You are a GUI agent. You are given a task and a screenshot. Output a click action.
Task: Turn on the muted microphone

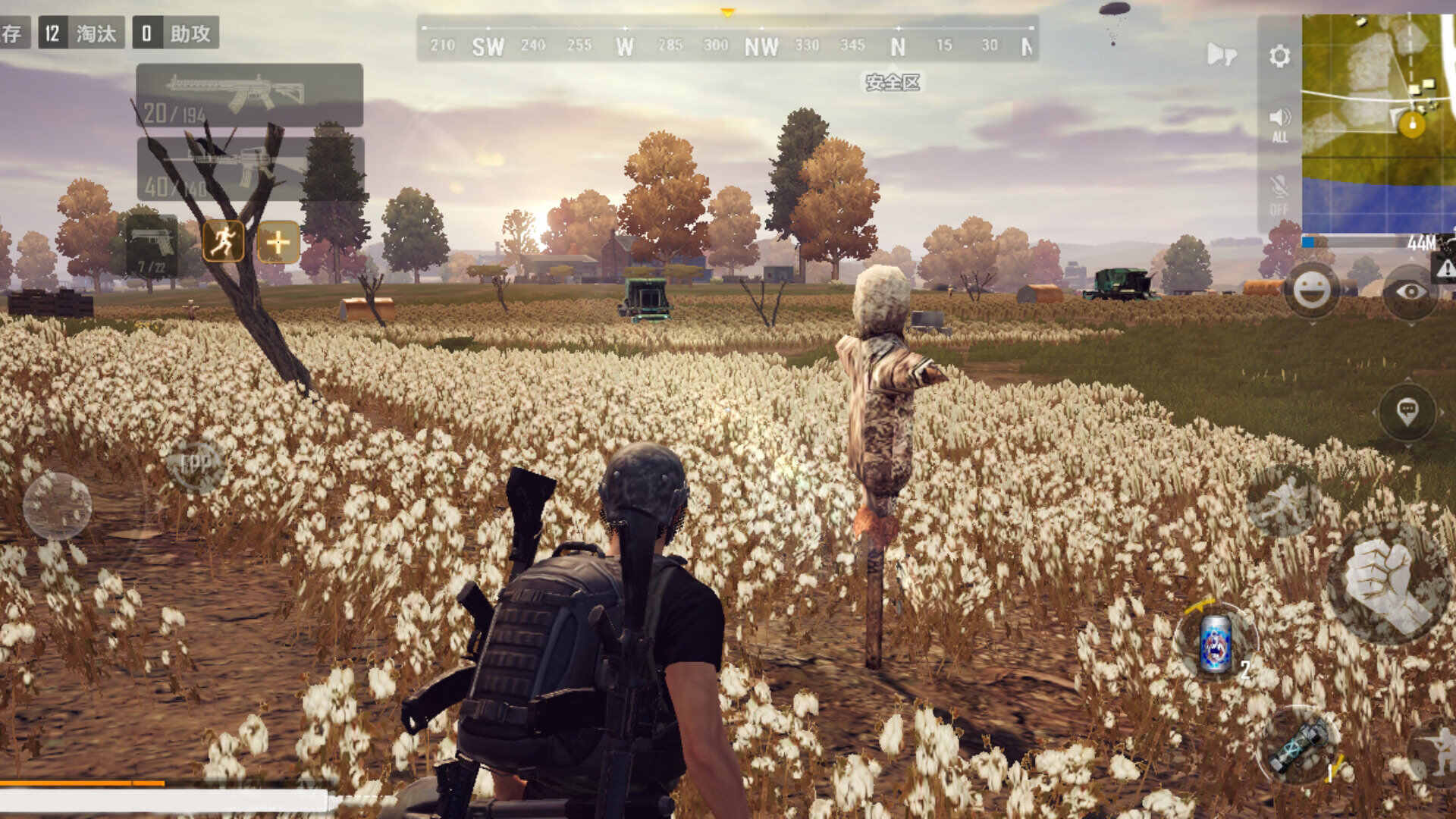click(x=1279, y=193)
